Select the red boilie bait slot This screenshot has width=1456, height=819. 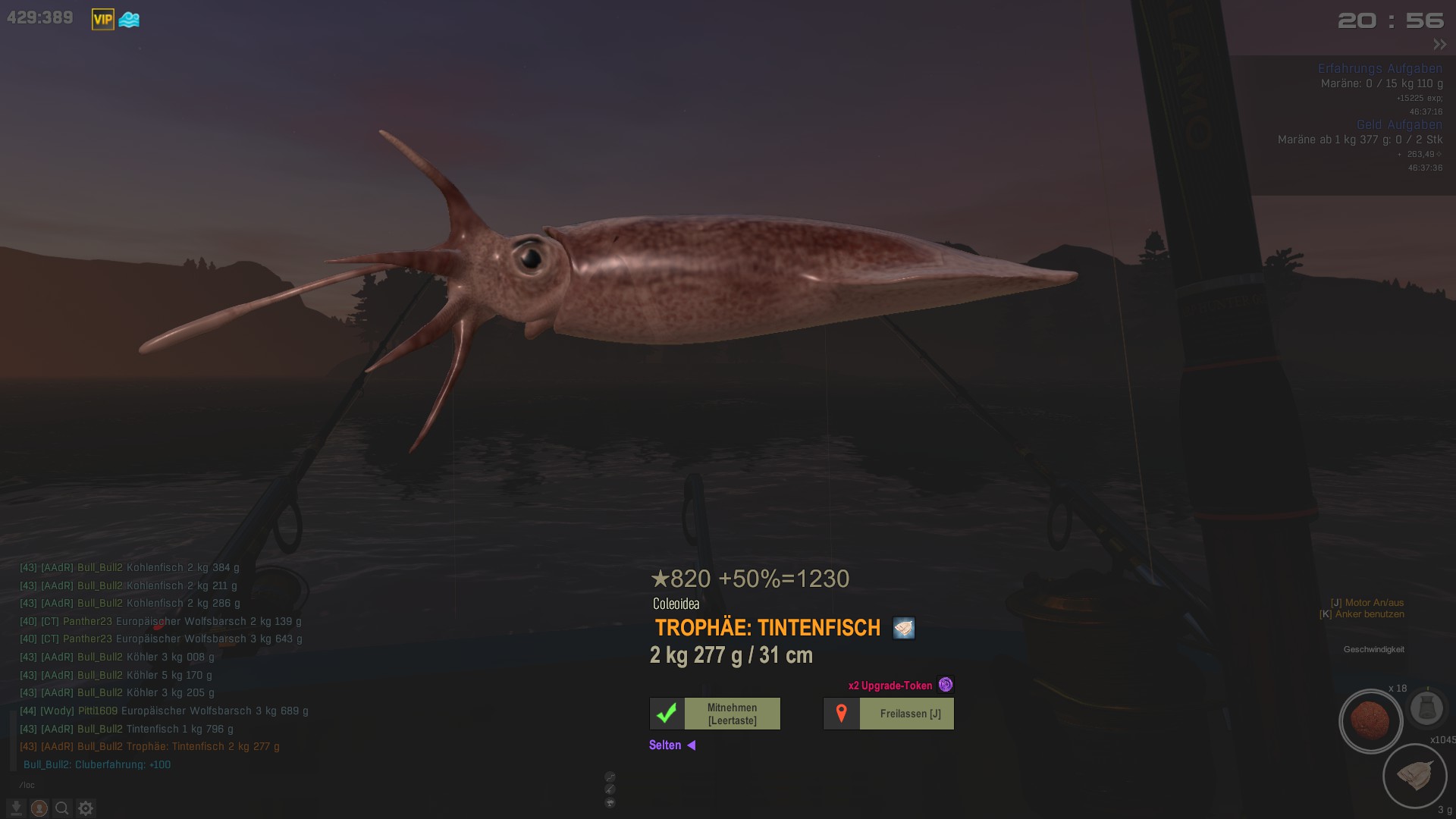click(x=1370, y=720)
